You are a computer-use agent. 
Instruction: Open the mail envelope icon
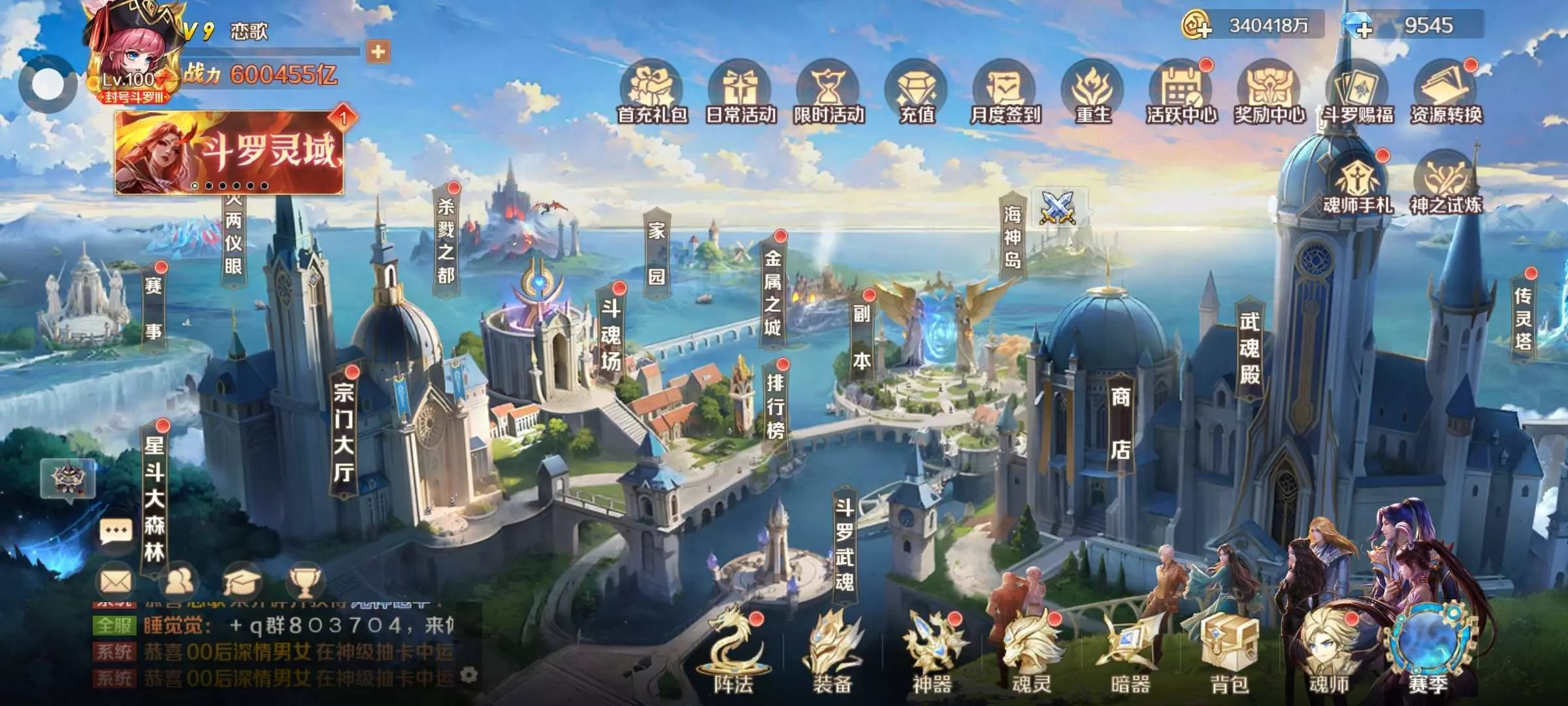coord(116,581)
